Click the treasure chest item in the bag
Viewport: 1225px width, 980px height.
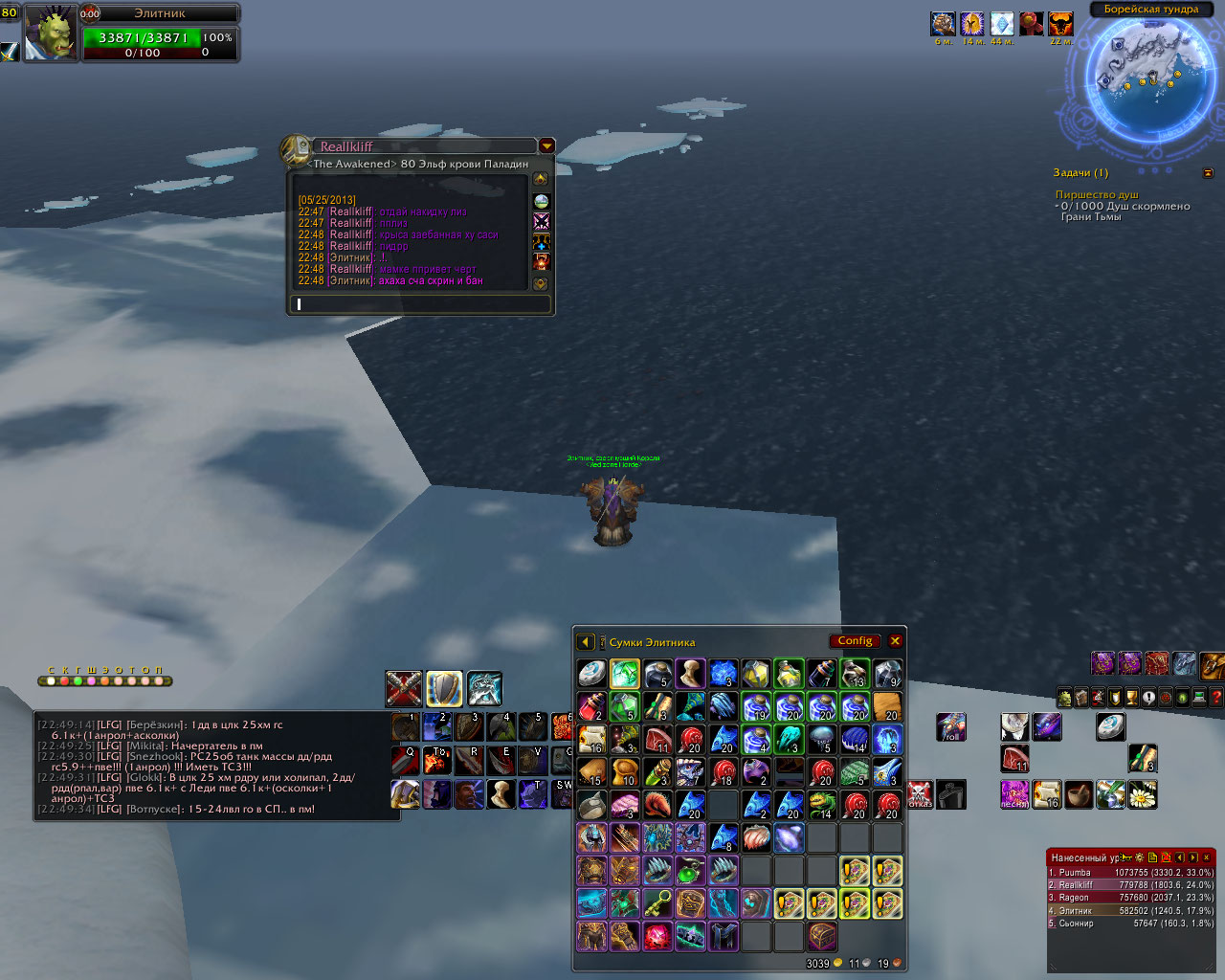click(x=822, y=935)
